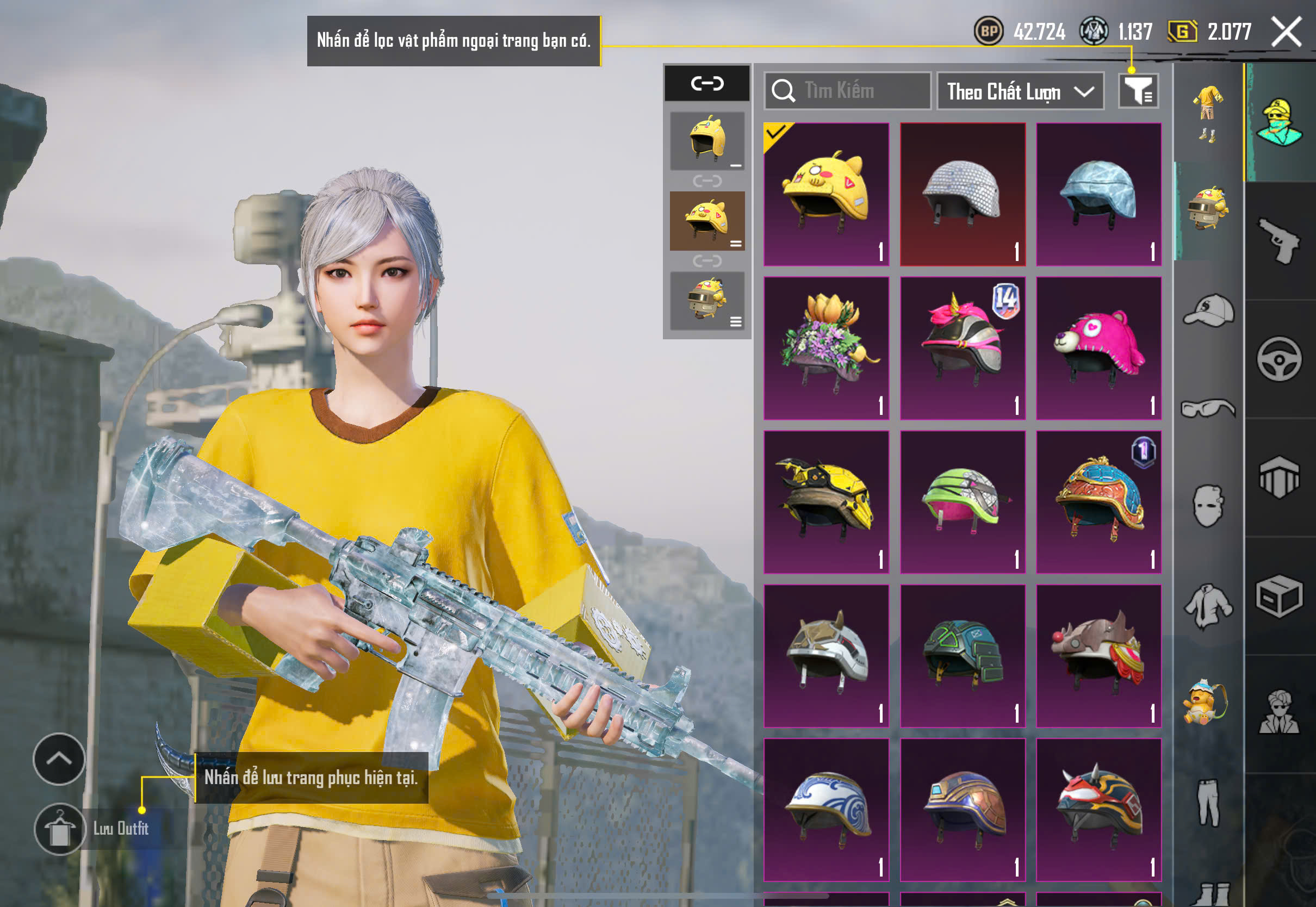Toggle the owned-items filter funnel

coord(1138,91)
